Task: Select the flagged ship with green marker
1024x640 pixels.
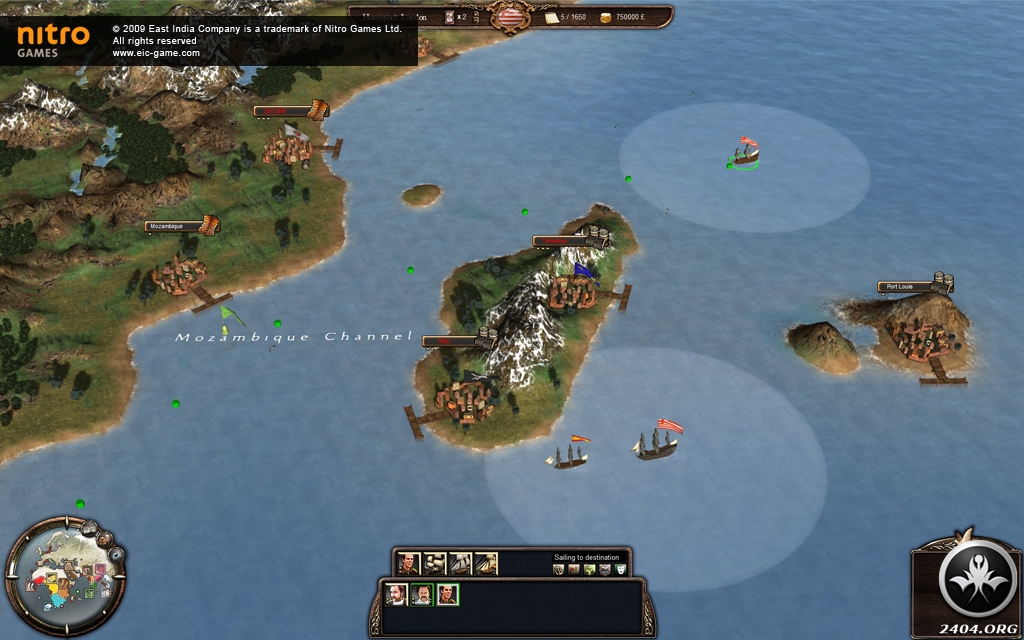Action: [x=746, y=152]
